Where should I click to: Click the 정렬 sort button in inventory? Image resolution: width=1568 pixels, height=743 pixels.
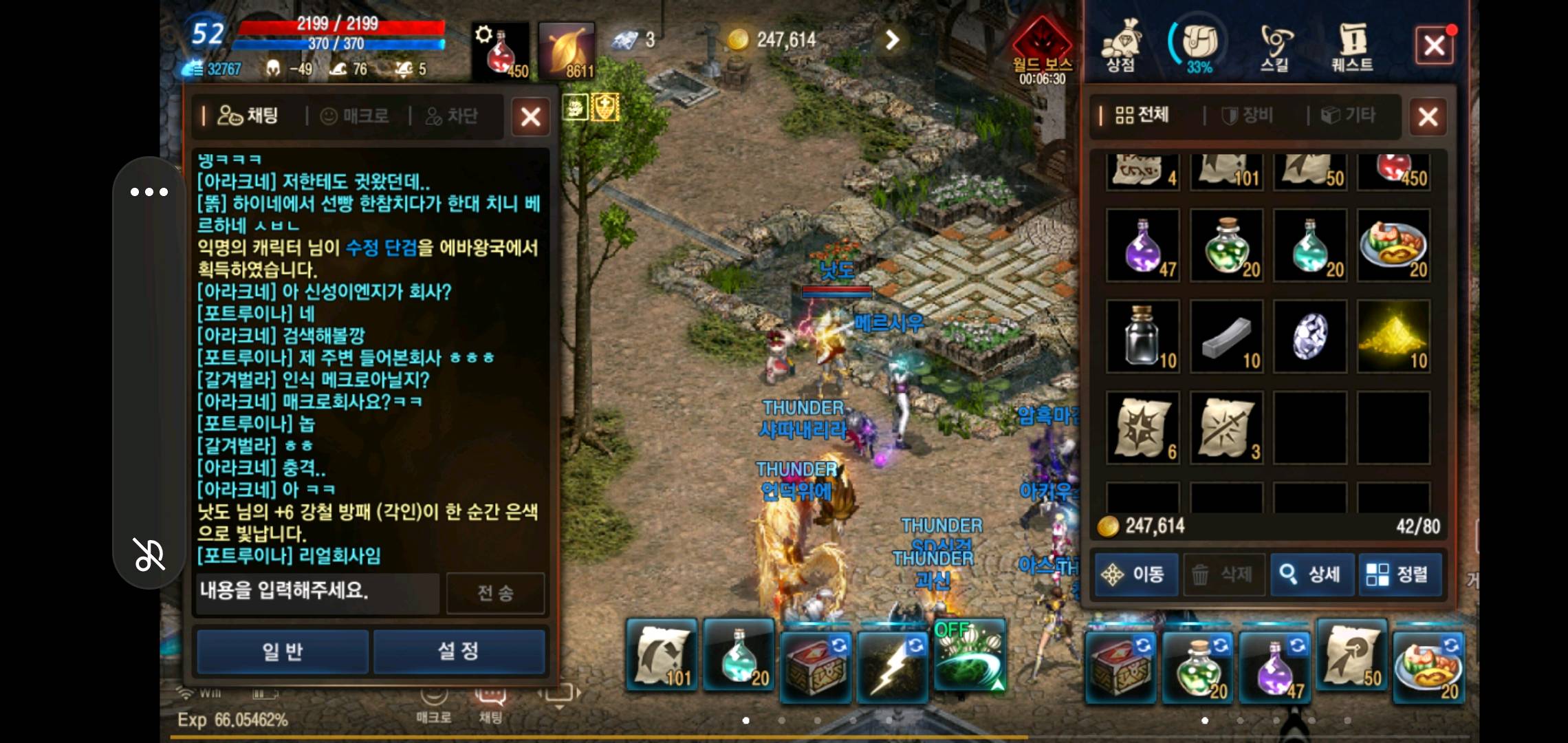(1401, 574)
